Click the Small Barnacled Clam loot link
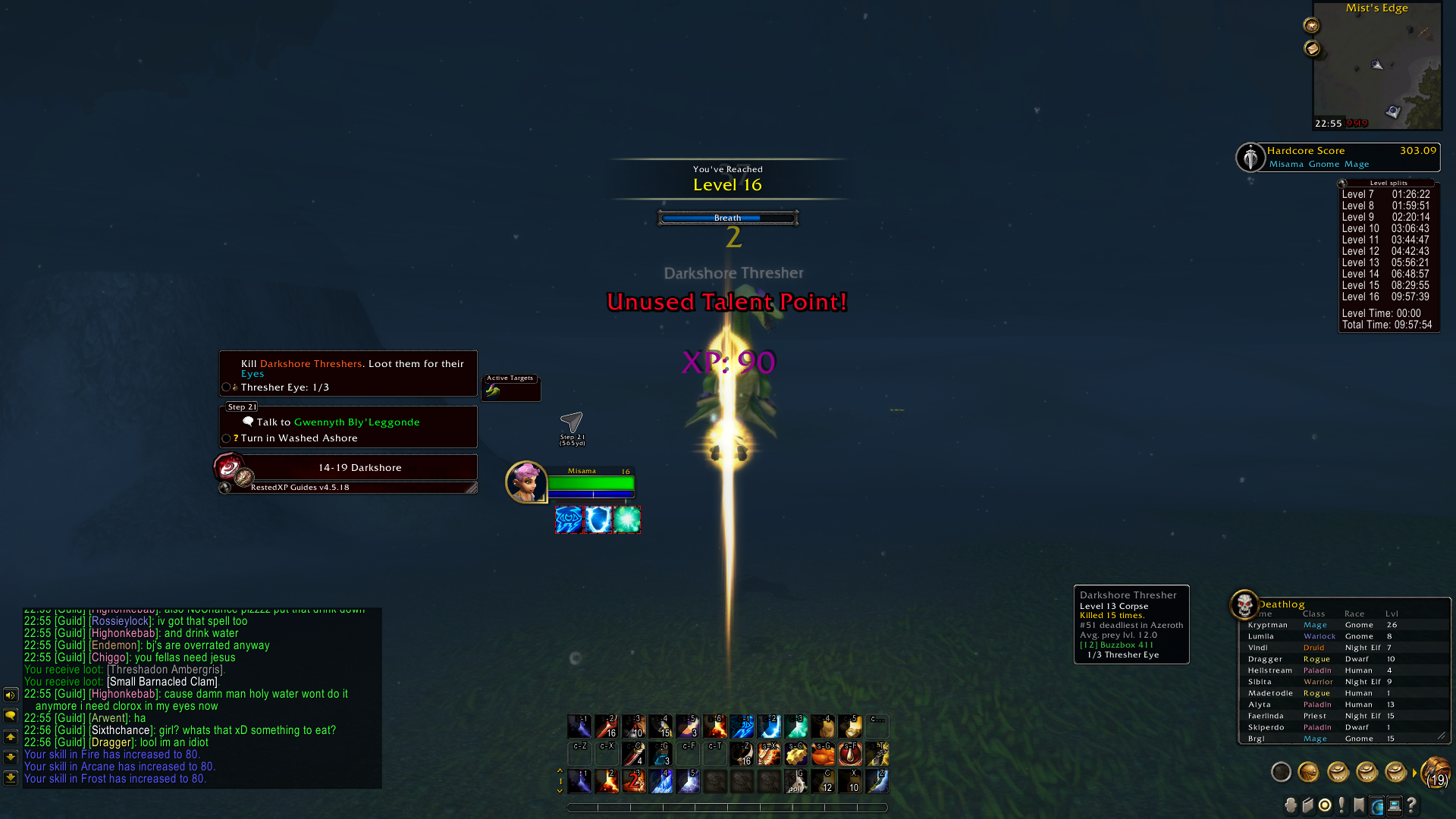Screen dimensions: 1456x819 pyautogui.click(x=162, y=682)
